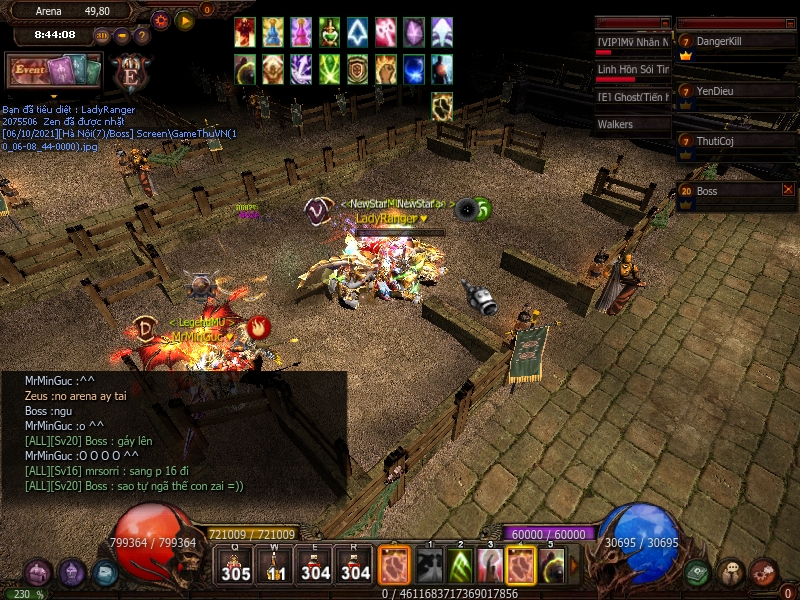The height and width of the screenshot is (600, 800).
Task: Open the speech bubble chat button
Action: click(x=731, y=573)
